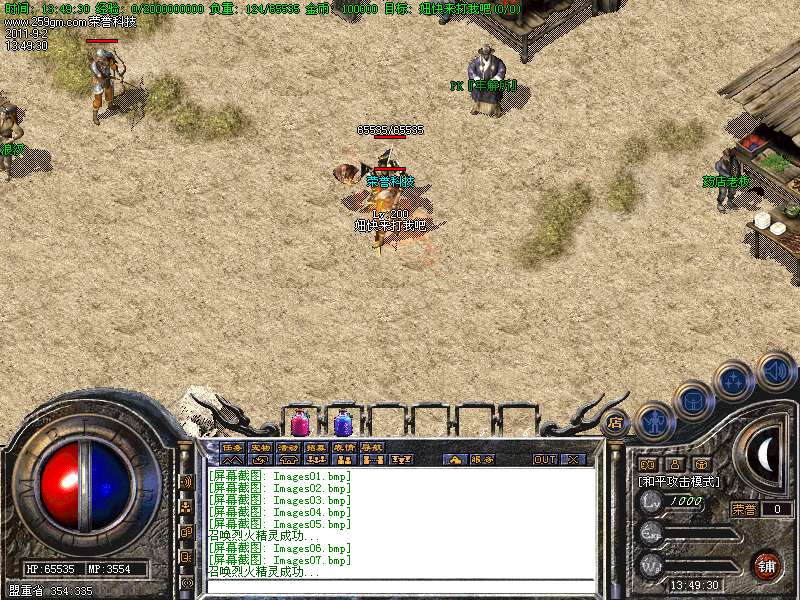Switch the 和平攻击模式 attack mode
Image resolution: width=800 pixels, height=600 pixels.
[x=680, y=481]
